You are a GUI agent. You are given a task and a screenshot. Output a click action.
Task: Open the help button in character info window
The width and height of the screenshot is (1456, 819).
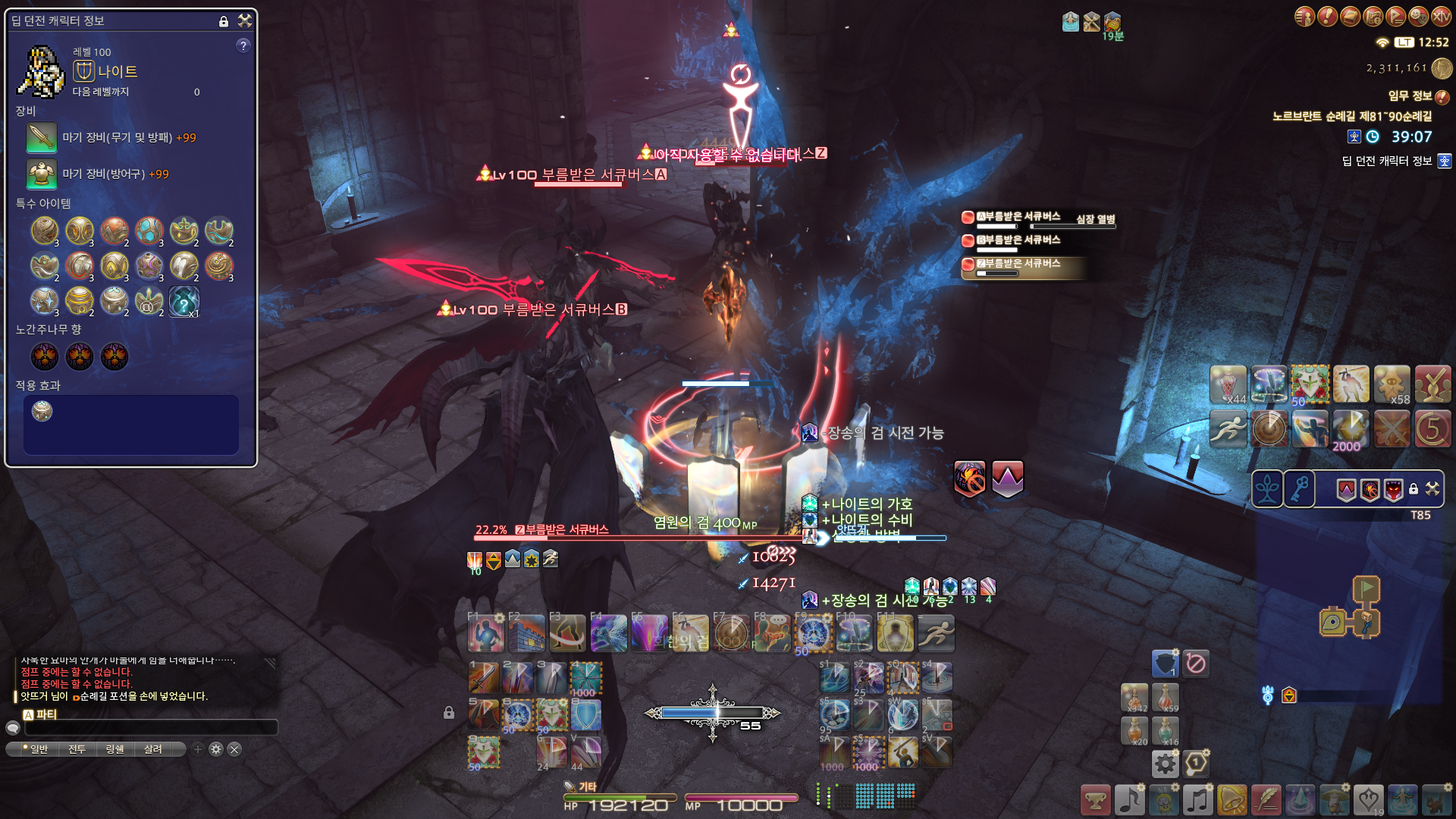(x=243, y=45)
